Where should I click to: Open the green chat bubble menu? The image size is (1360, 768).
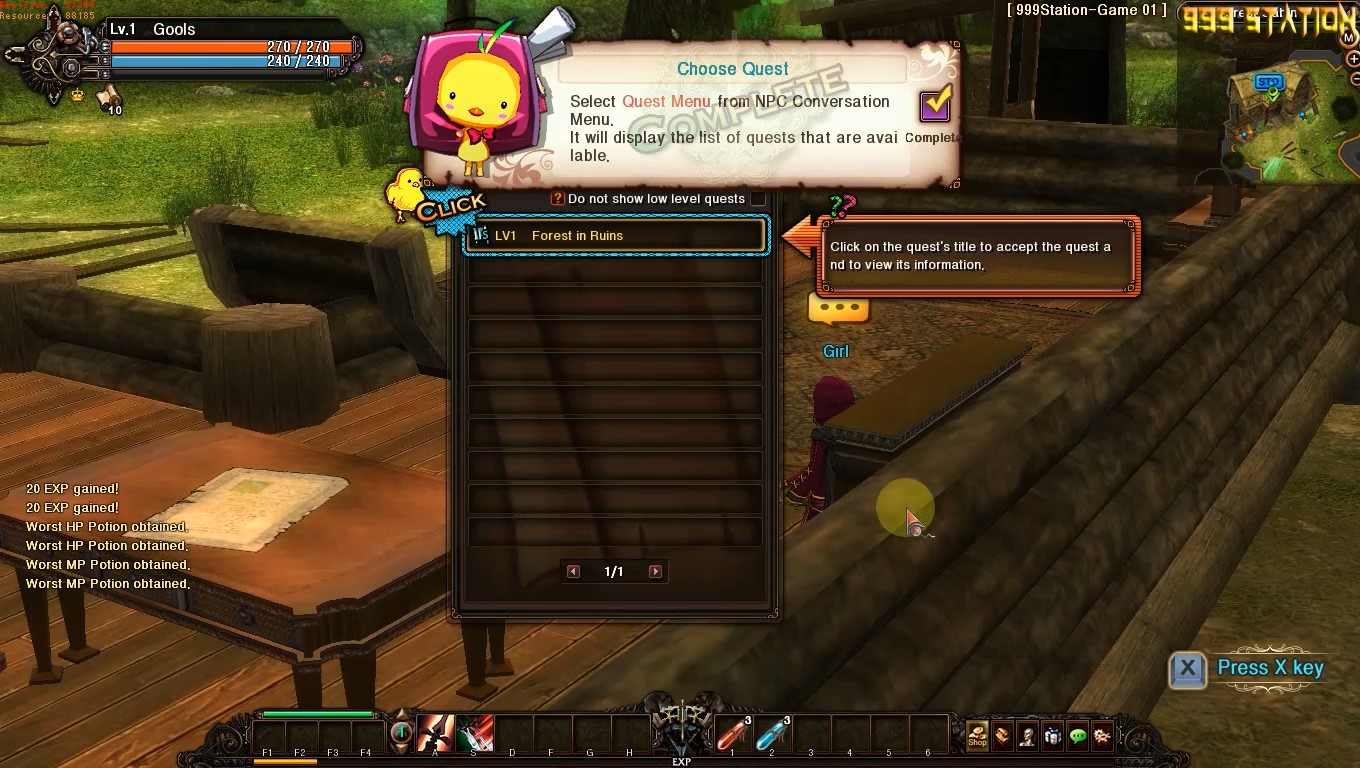point(1077,736)
